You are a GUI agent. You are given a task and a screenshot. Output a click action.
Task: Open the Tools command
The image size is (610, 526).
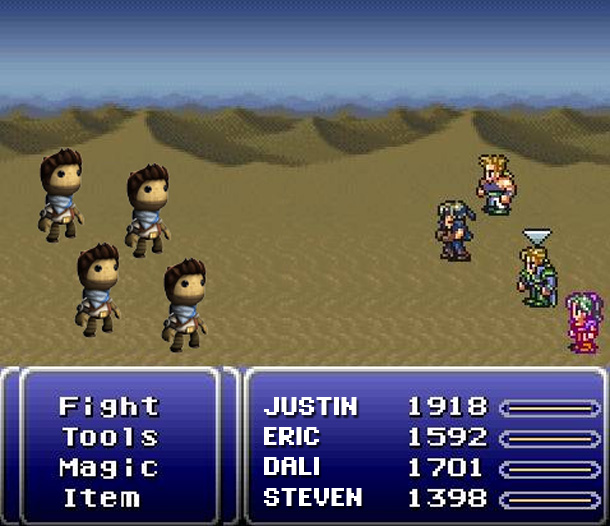tap(109, 437)
